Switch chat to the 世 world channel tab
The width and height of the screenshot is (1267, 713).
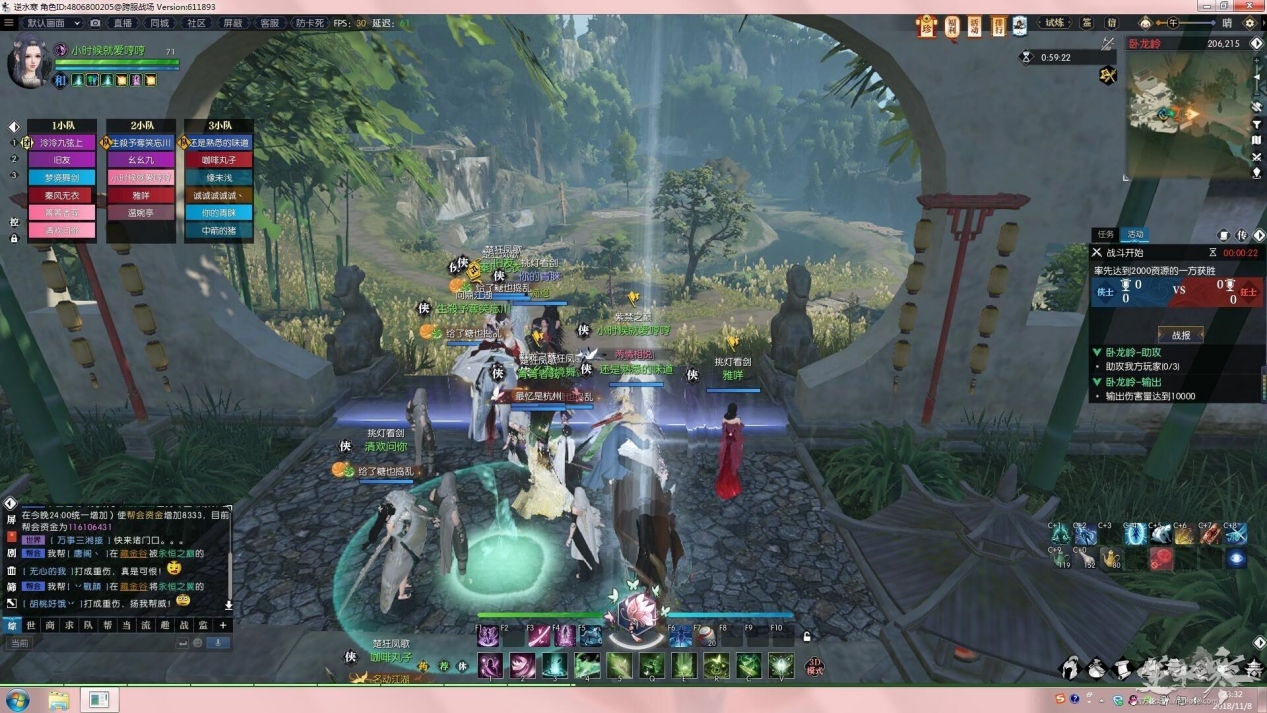pyautogui.click(x=31, y=625)
